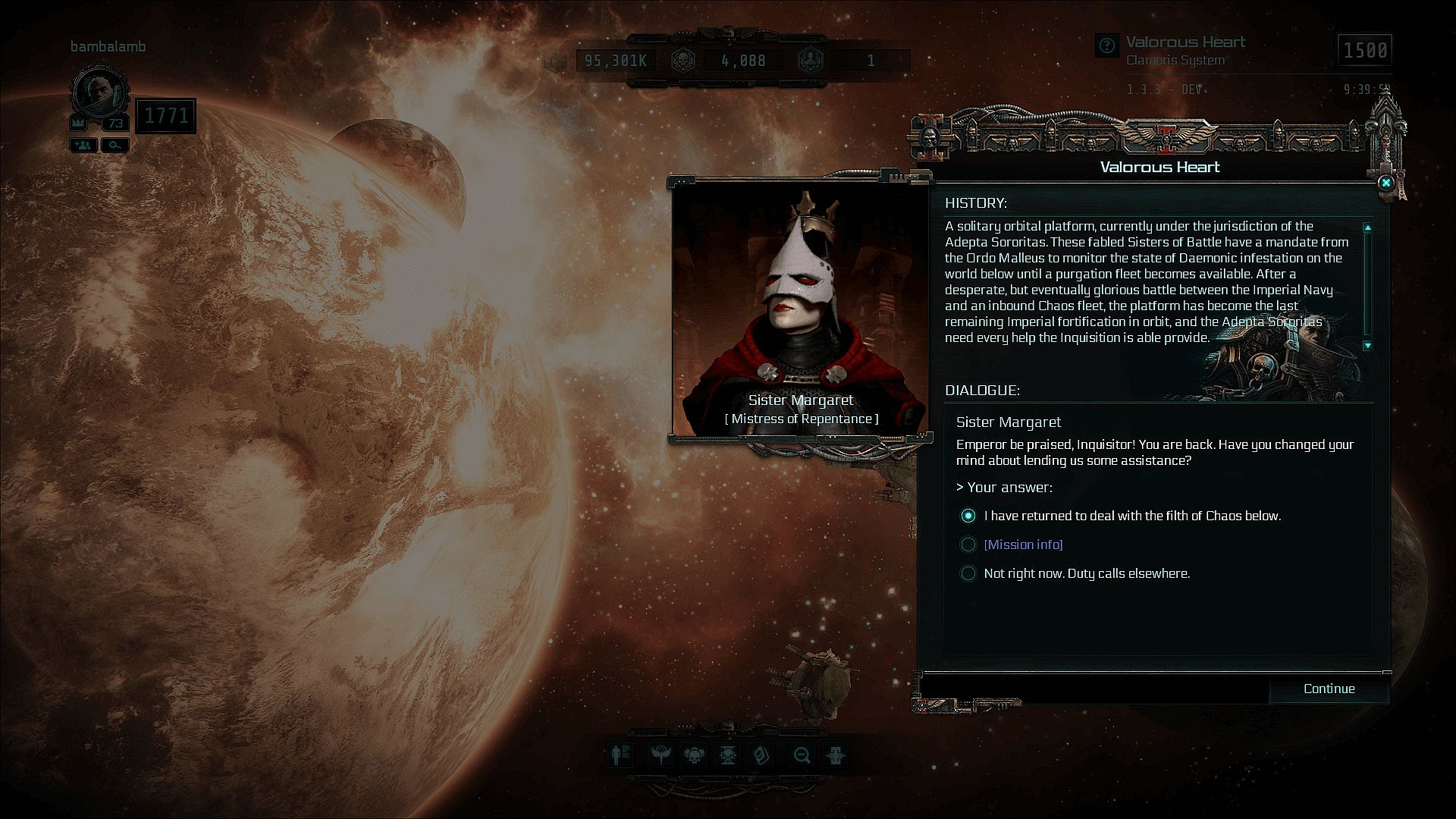The image size is (1456, 819).
Task: Open the skull book journal icon
Action: point(761,755)
